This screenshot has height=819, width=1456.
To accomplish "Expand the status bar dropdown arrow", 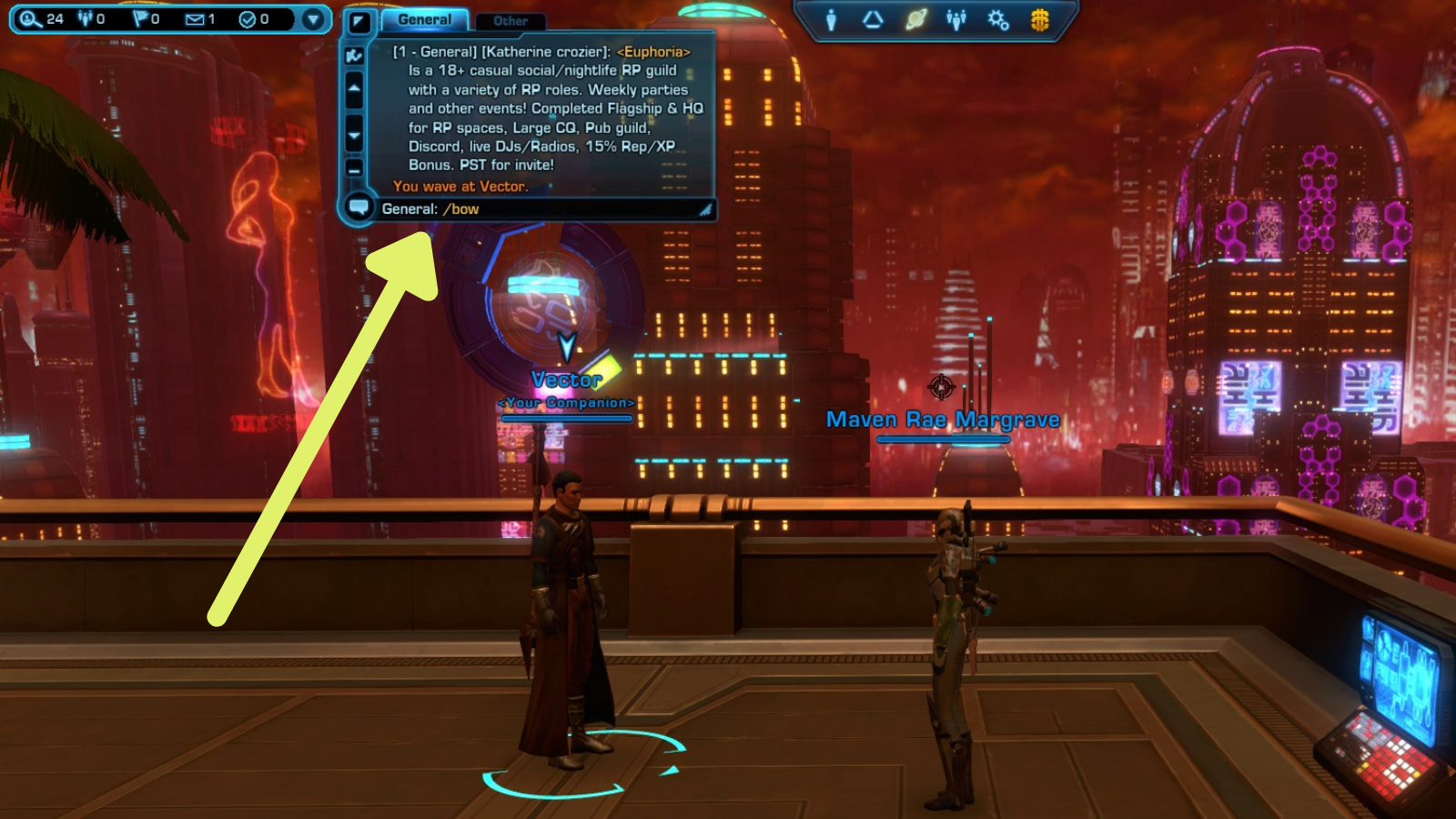I will pyautogui.click(x=314, y=19).
